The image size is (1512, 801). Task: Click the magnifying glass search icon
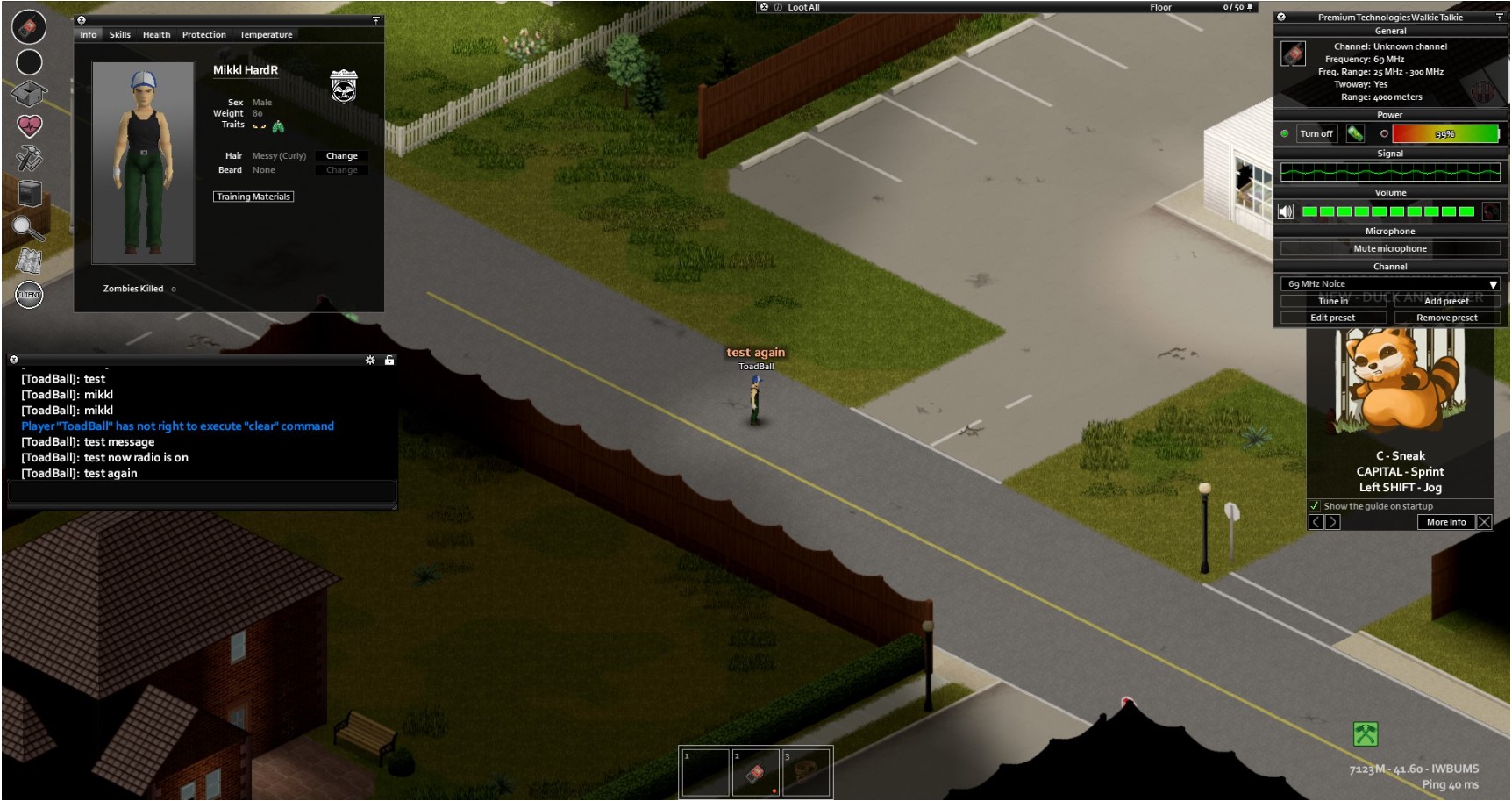(30, 226)
